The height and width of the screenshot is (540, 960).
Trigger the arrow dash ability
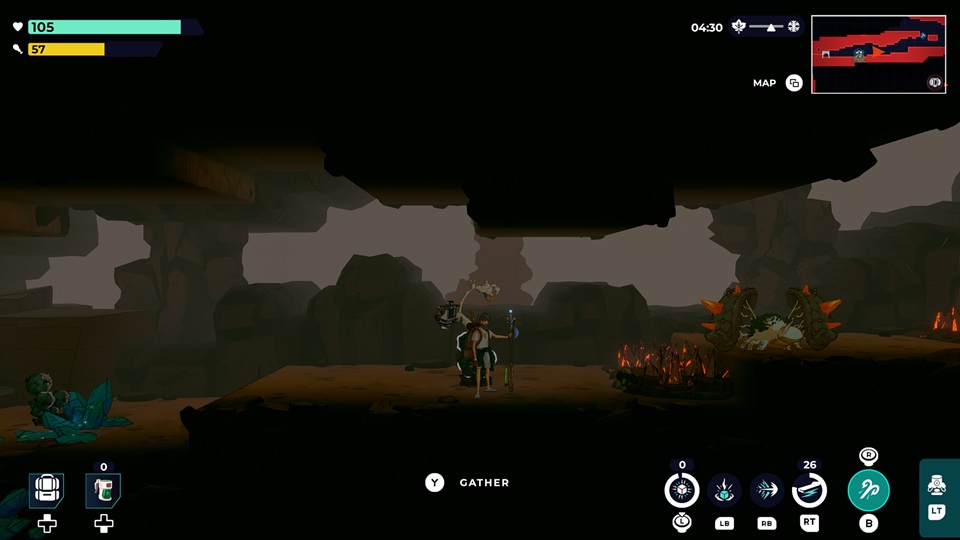pyautogui.click(x=767, y=490)
